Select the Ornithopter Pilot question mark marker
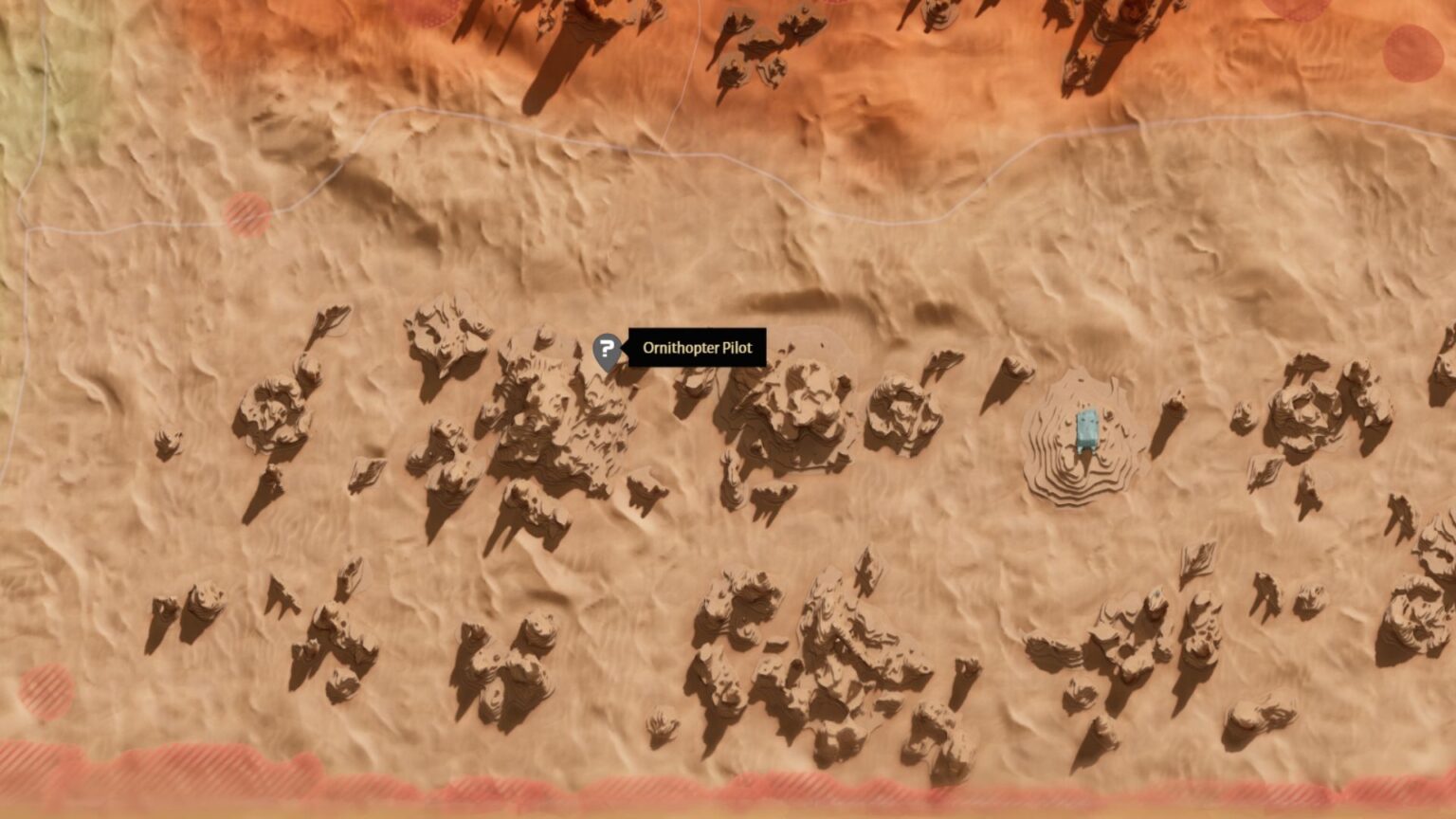 (x=607, y=349)
